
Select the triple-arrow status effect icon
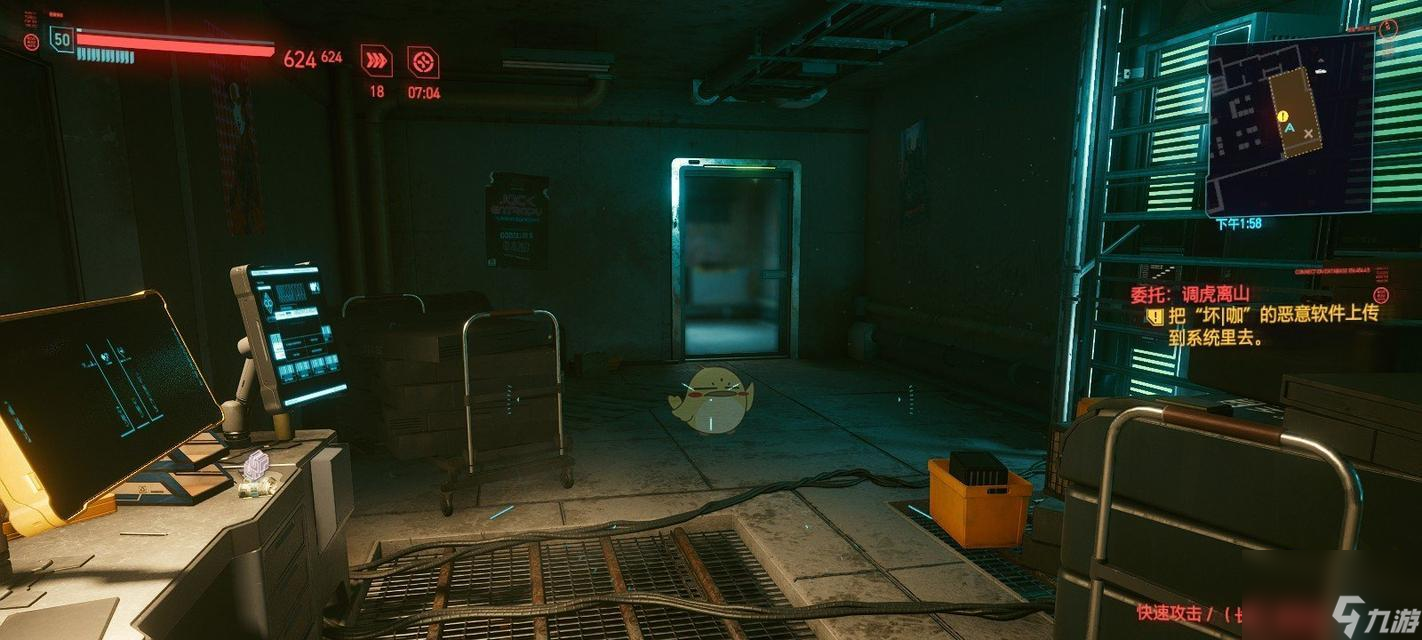[376, 61]
